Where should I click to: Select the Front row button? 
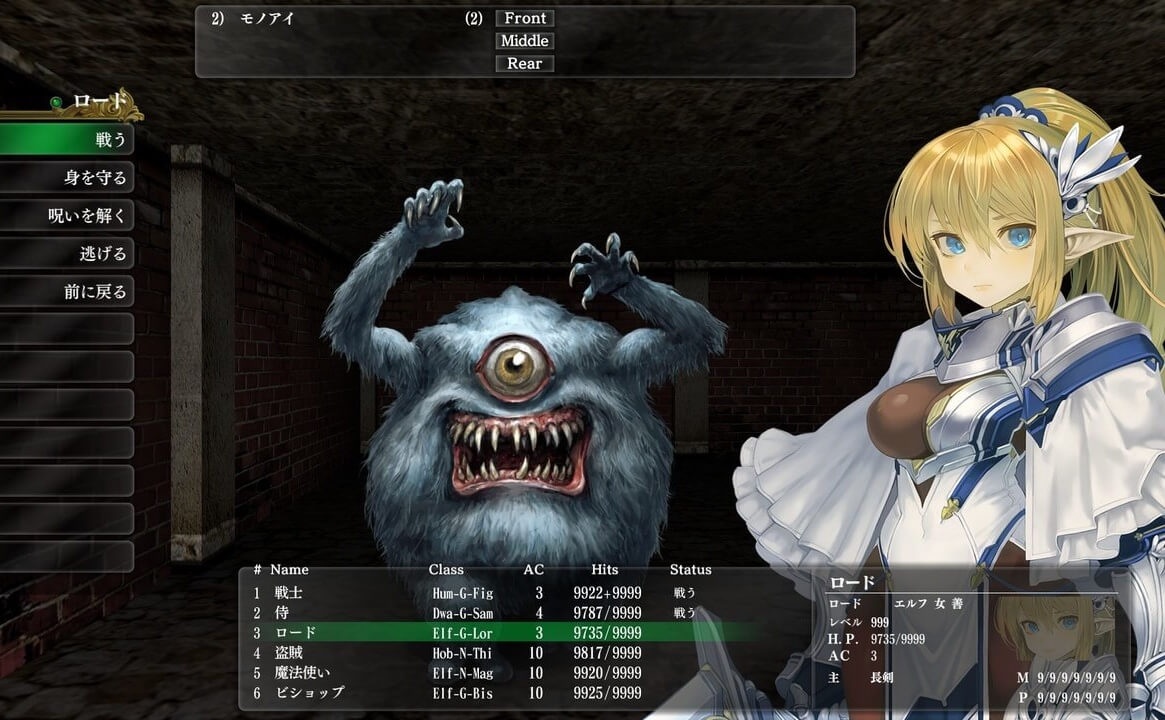525,18
